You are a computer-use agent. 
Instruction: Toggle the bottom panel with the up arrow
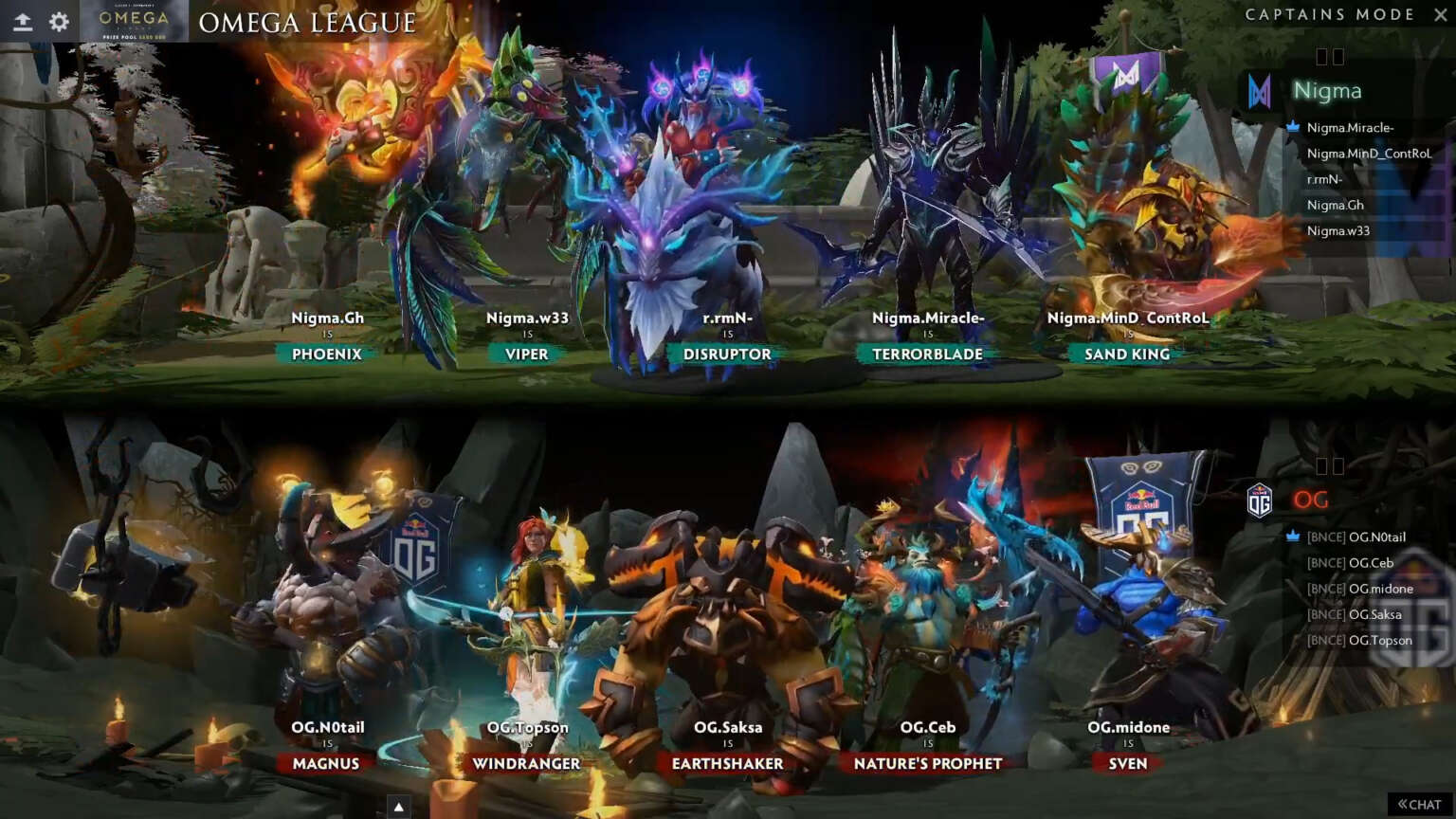point(398,805)
